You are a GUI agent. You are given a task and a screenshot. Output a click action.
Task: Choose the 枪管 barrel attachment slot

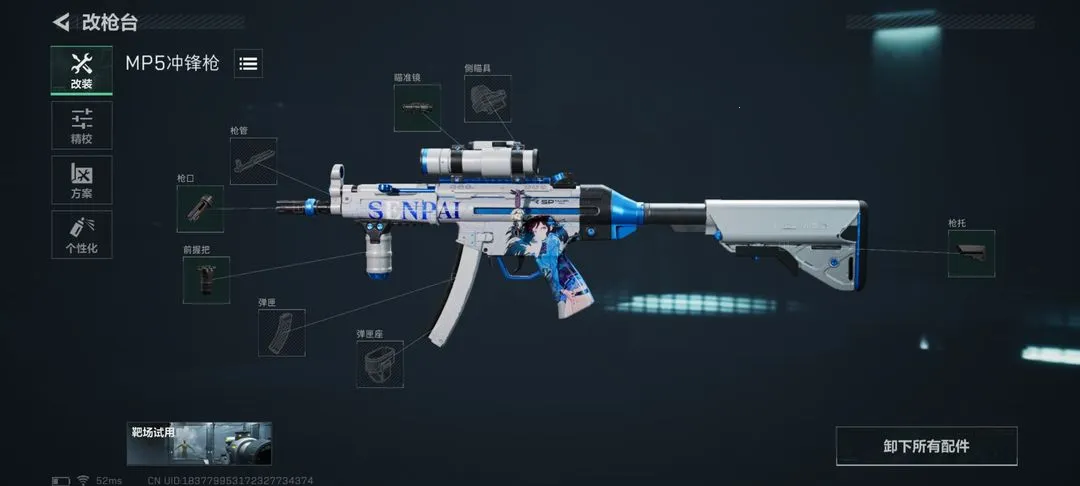click(x=253, y=161)
